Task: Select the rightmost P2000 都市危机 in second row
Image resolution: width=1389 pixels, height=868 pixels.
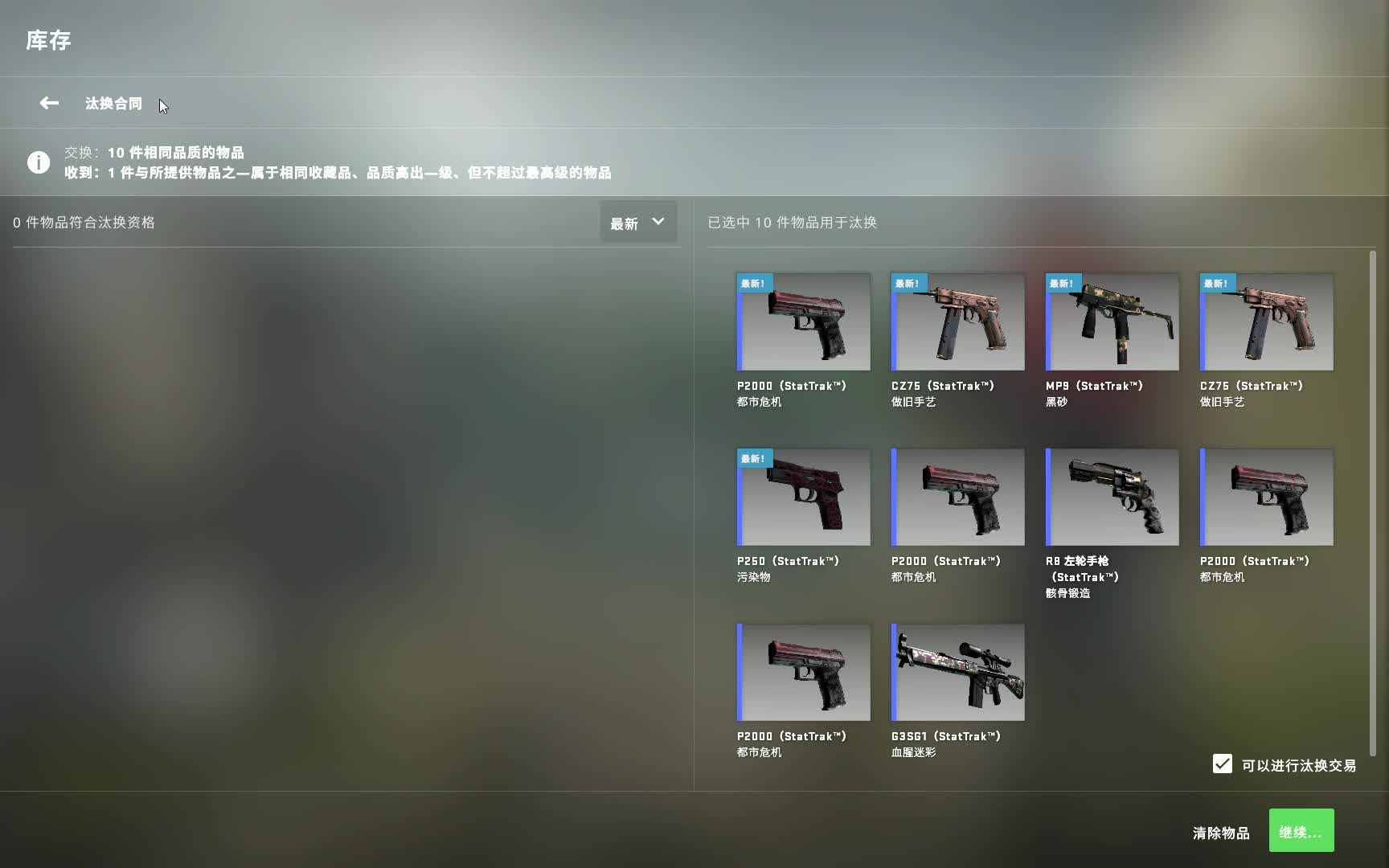Action: click(1265, 497)
